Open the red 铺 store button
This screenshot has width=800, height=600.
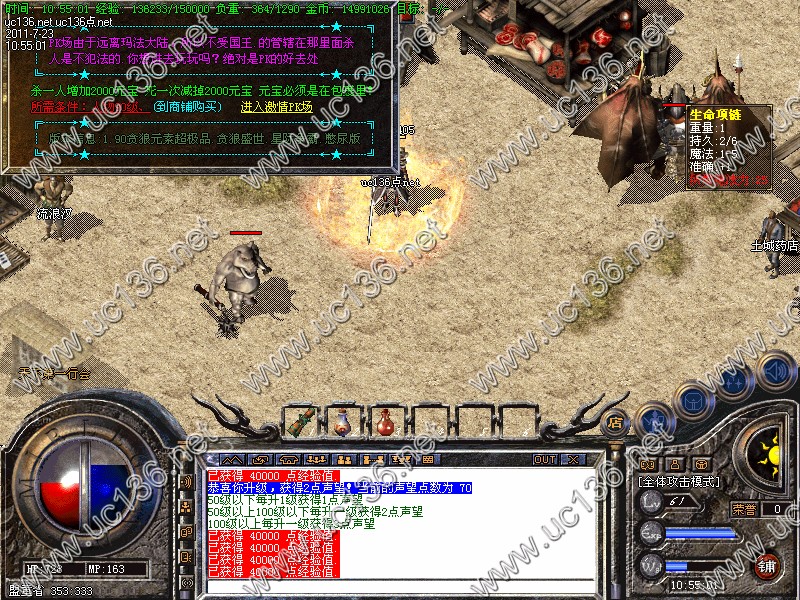[x=767, y=565]
